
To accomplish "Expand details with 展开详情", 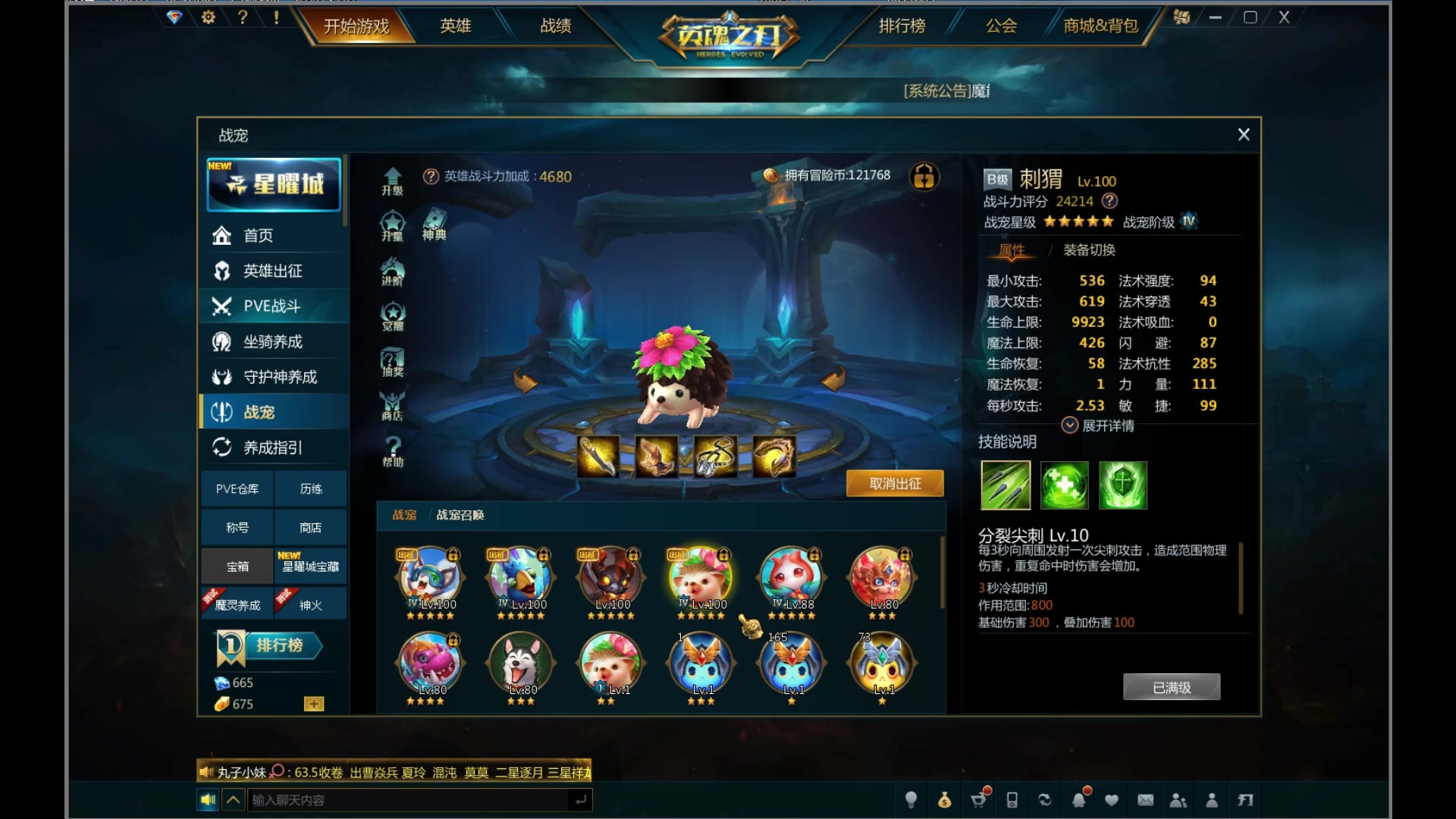I will click(1099, 425).
